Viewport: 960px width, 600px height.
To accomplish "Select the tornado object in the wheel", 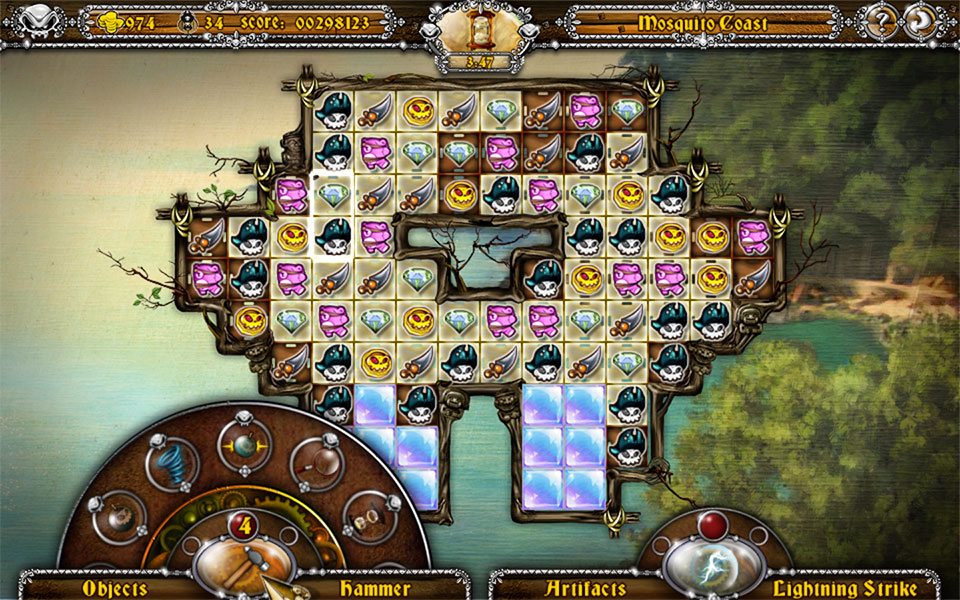I will tap(170, 462).
